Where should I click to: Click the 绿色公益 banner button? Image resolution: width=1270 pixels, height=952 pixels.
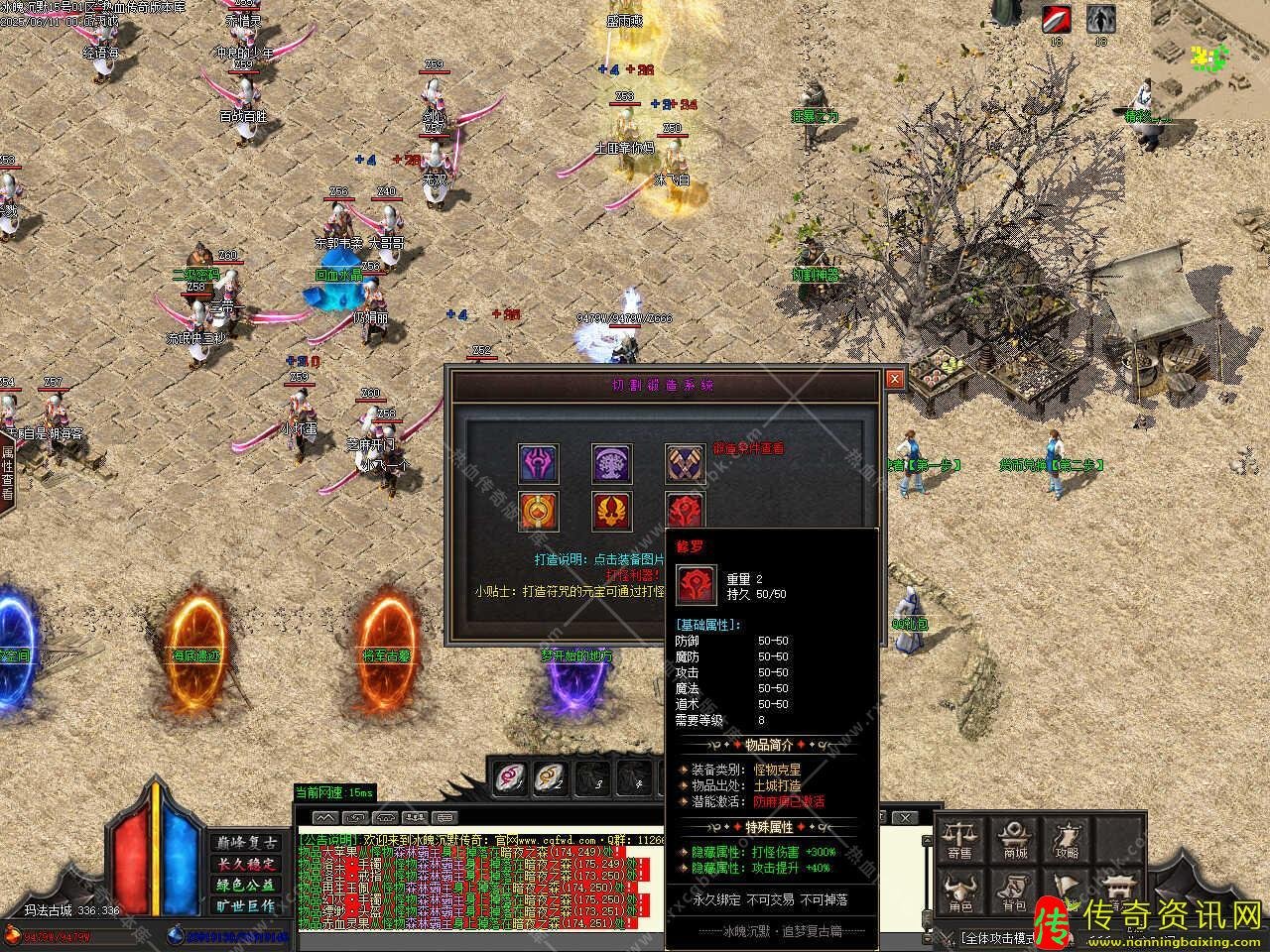click(245, 885)
